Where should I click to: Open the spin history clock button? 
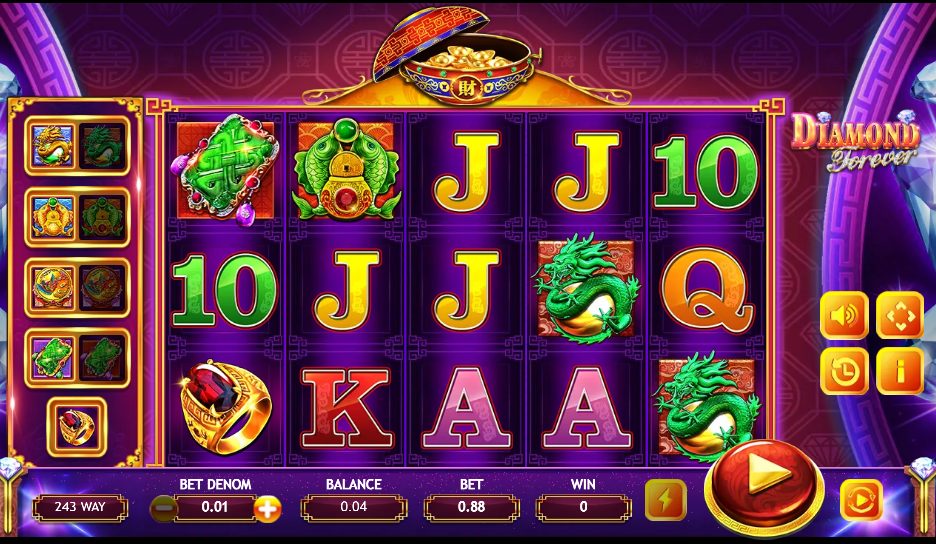click(x=844, y=371)
